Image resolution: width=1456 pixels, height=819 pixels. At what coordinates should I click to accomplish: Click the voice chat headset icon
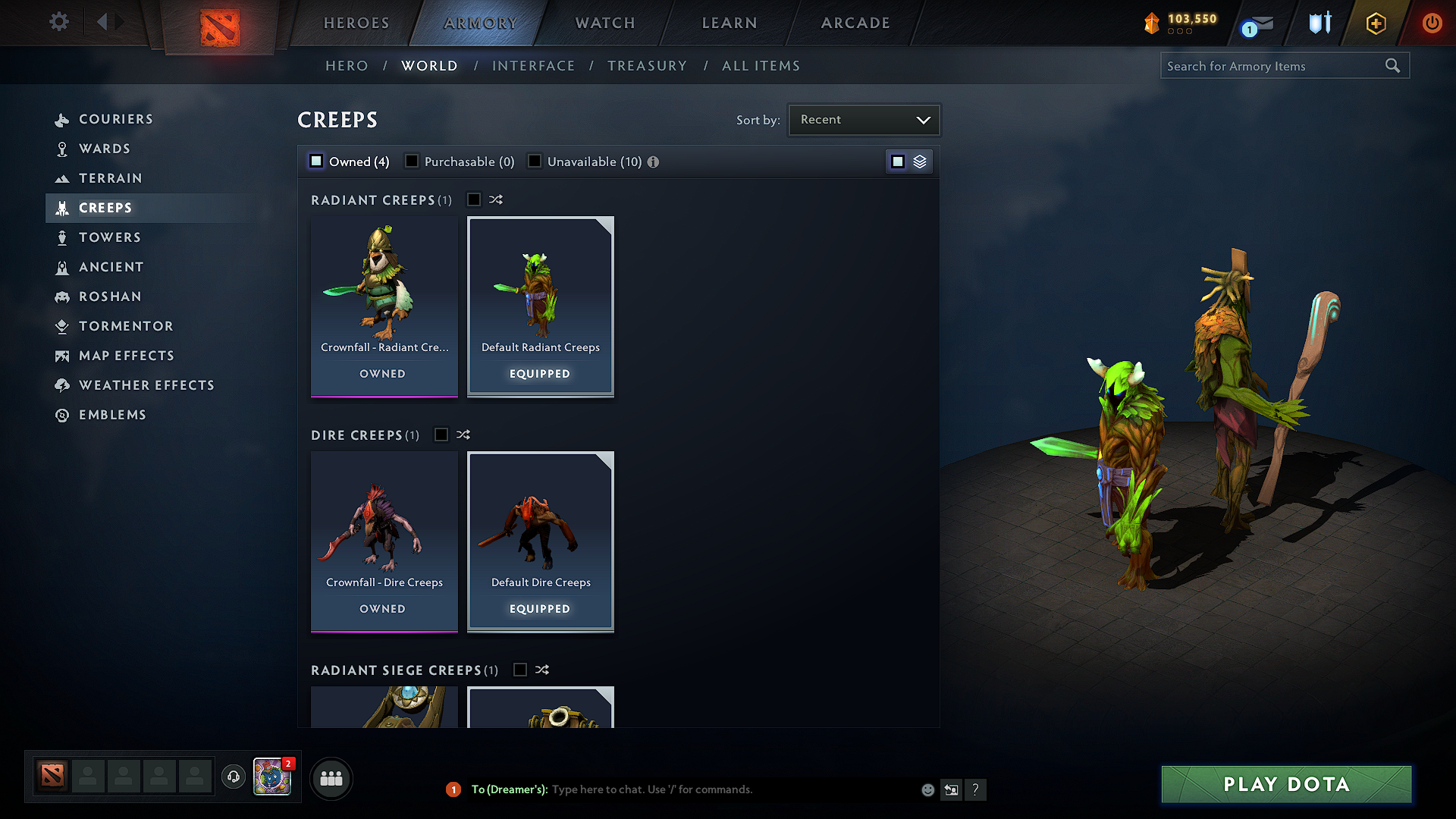pyautogui.click(x=234, y=777)
